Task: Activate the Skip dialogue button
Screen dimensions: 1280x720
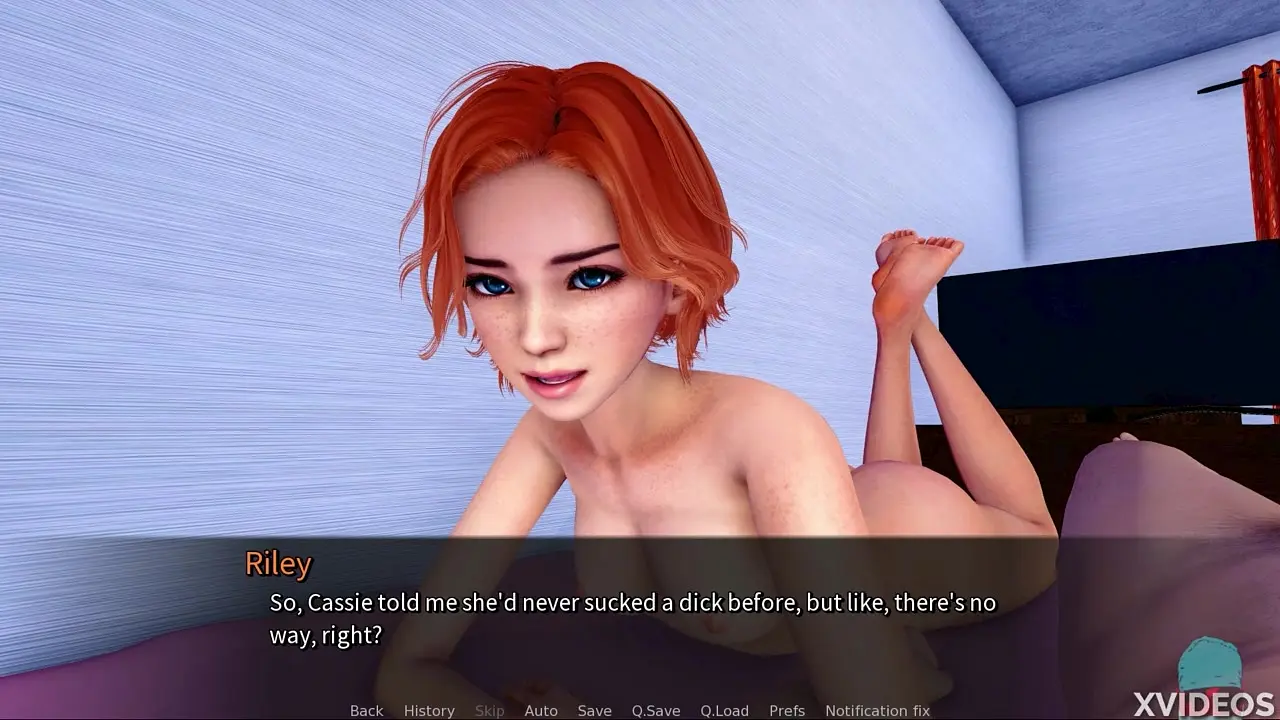Action: (x=489, y=711)
